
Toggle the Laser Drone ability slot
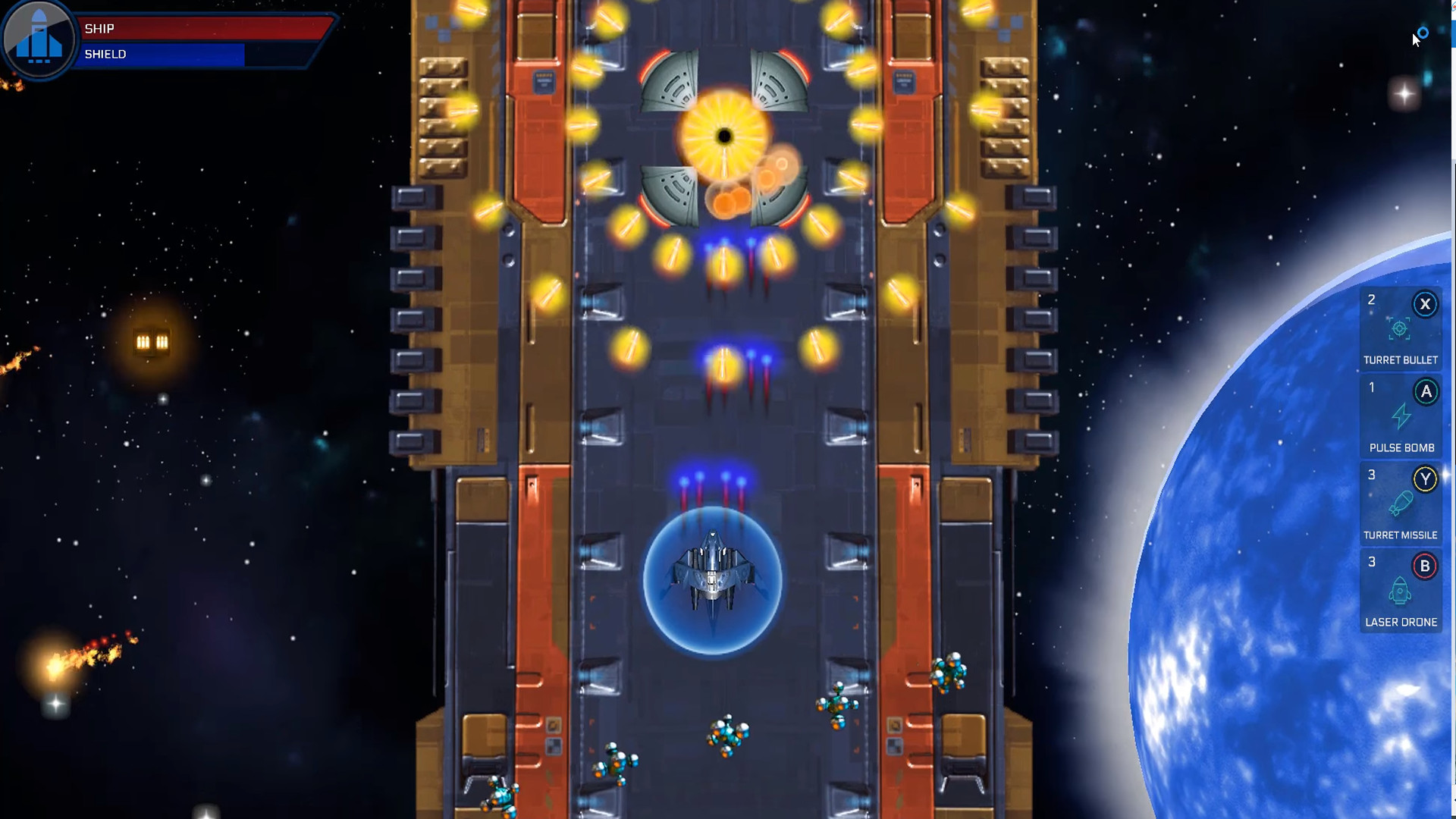tap(1401, 591)
